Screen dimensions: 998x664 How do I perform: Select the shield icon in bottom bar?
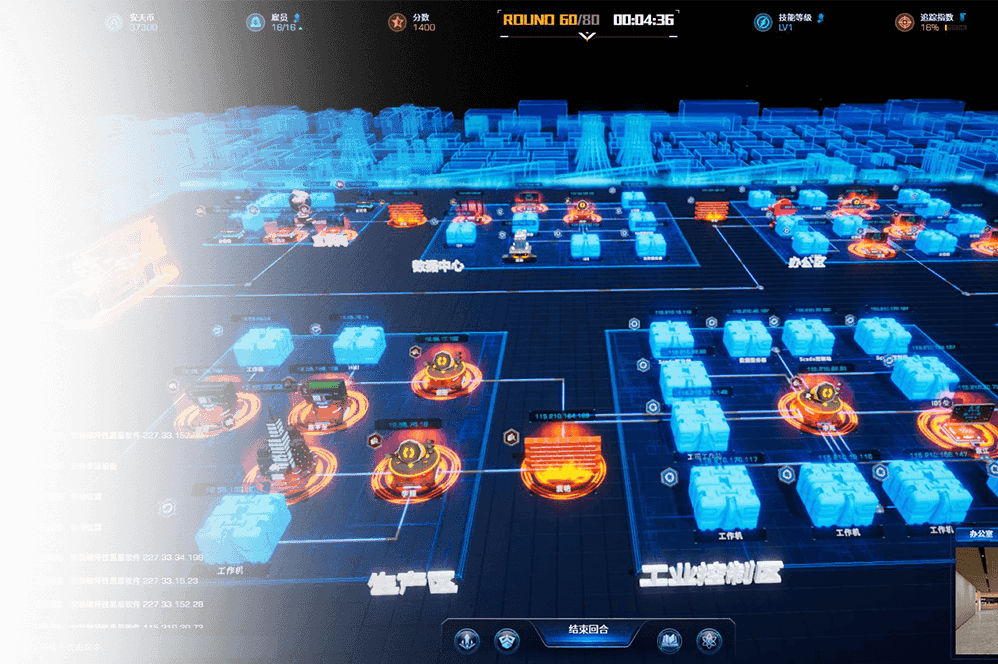(507, 639)
